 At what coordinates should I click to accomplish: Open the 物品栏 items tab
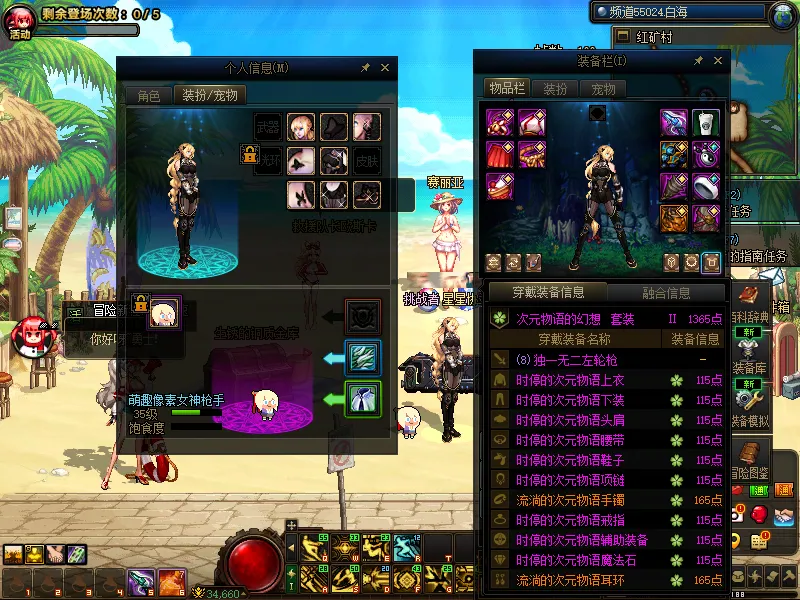(x=507, y=88)
